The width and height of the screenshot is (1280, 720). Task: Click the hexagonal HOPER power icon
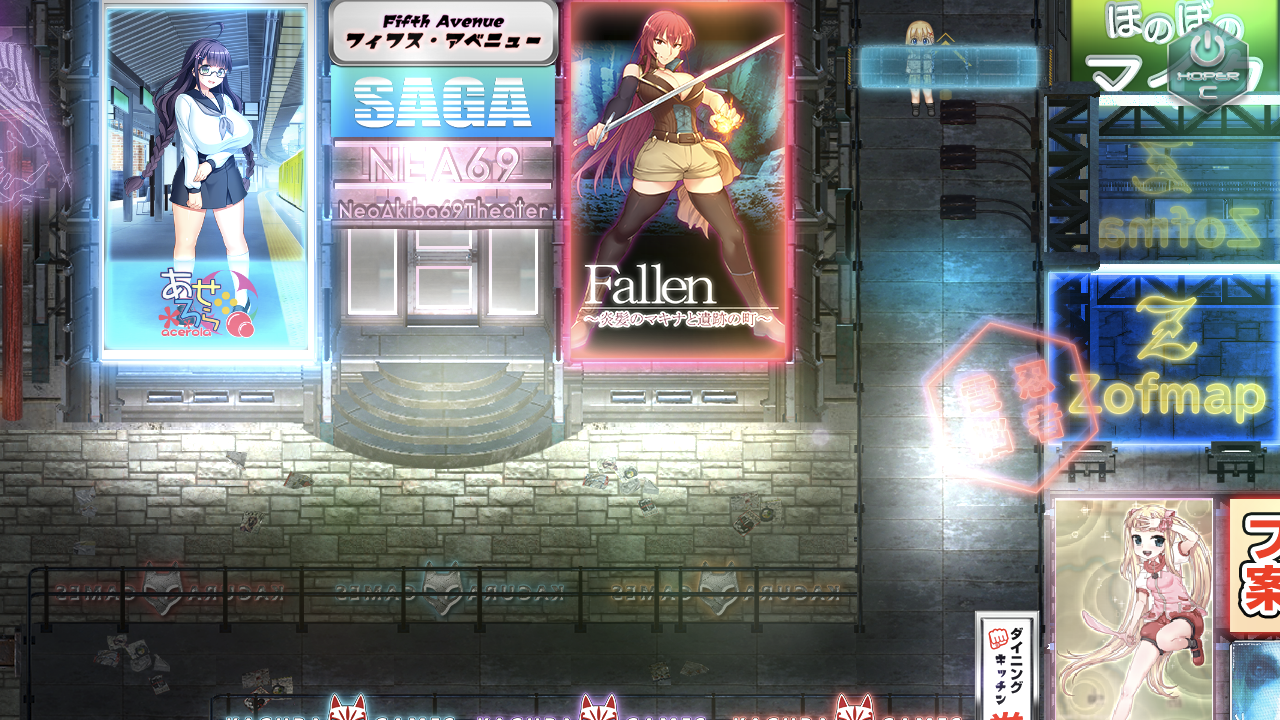(1208, 63)
